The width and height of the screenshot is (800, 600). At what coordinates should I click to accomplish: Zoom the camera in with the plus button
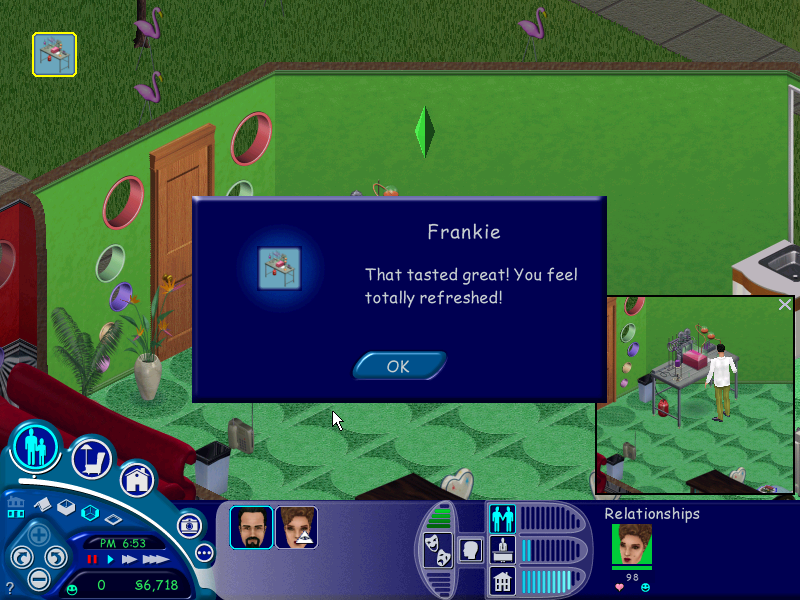[x=38, y=533]
